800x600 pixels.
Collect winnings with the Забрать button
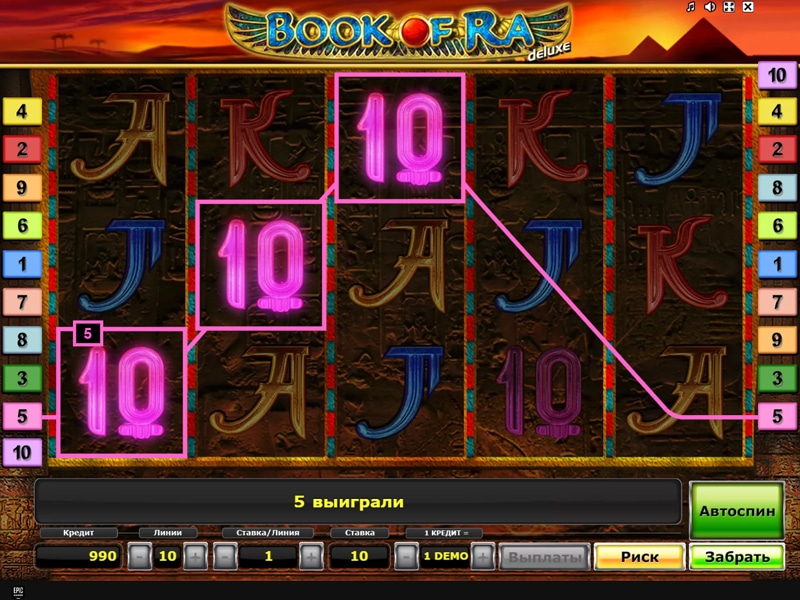click(x=737, y=557)
